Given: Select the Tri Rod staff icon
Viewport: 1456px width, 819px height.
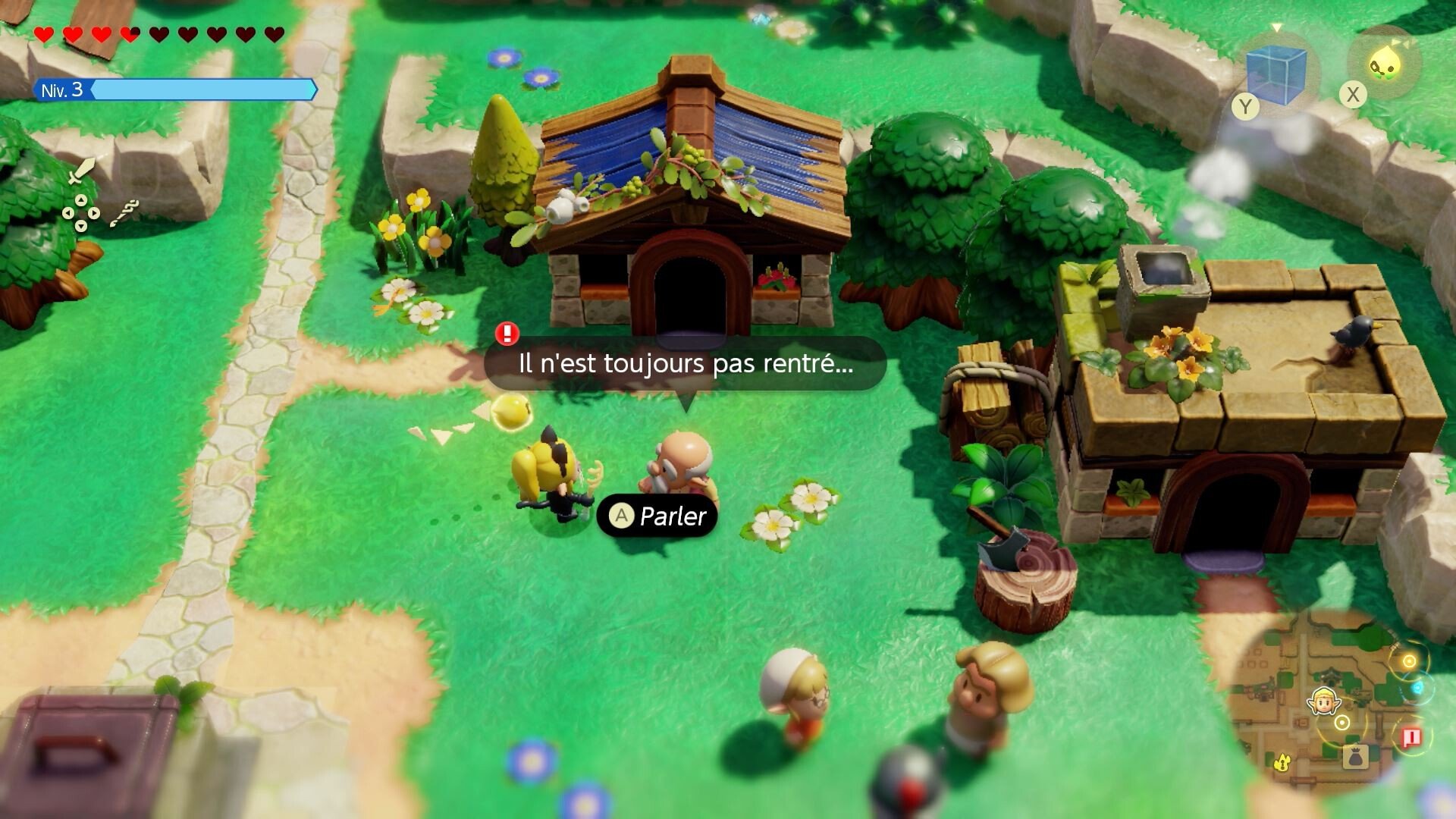Looking at the screenshot, I should (x=124, y=213).
